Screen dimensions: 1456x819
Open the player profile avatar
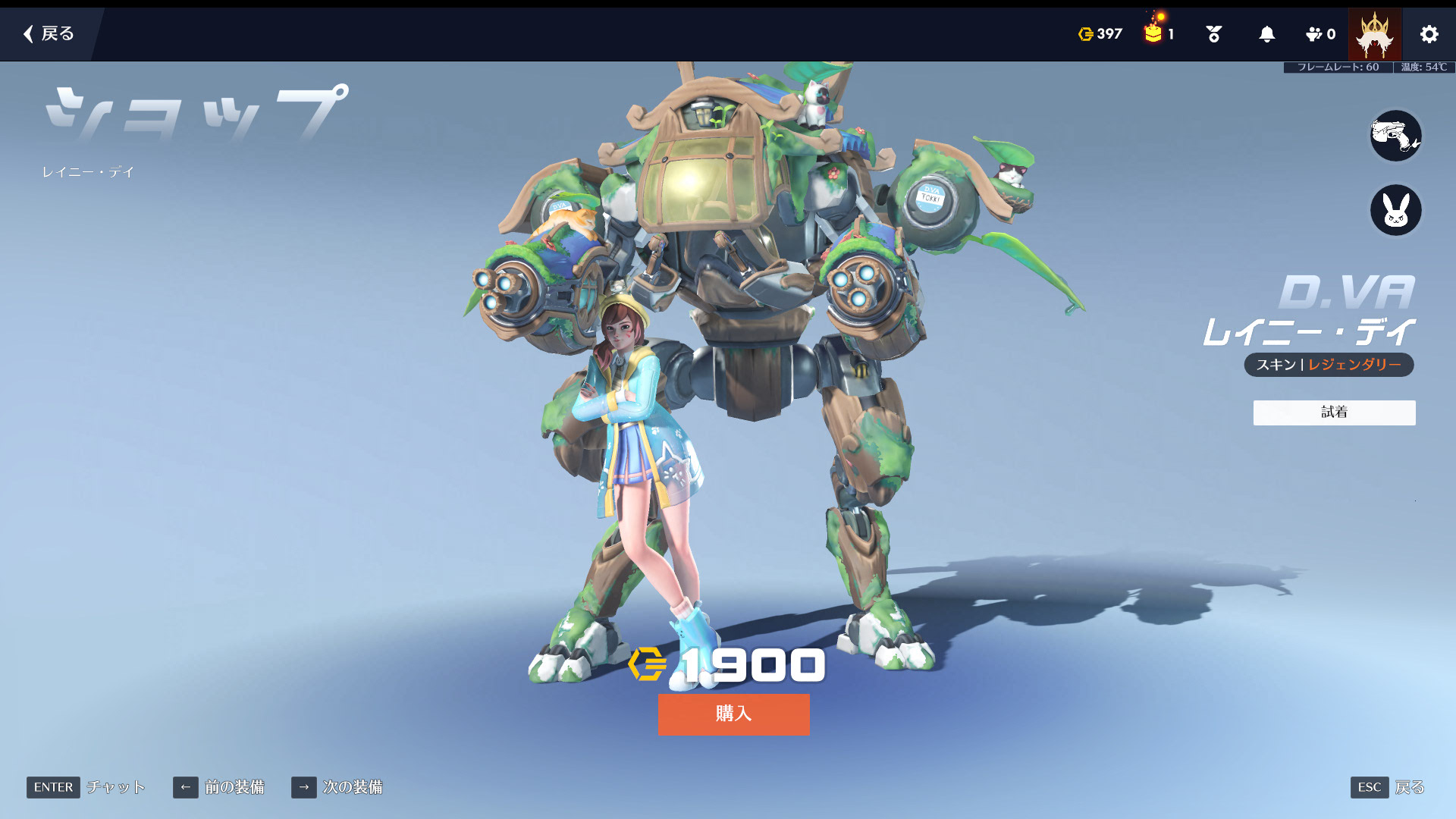tap(1374, 34)
